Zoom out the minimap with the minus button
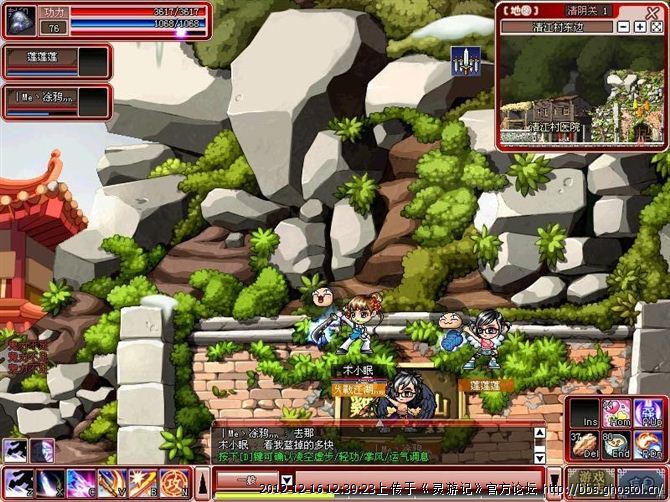 624,27
